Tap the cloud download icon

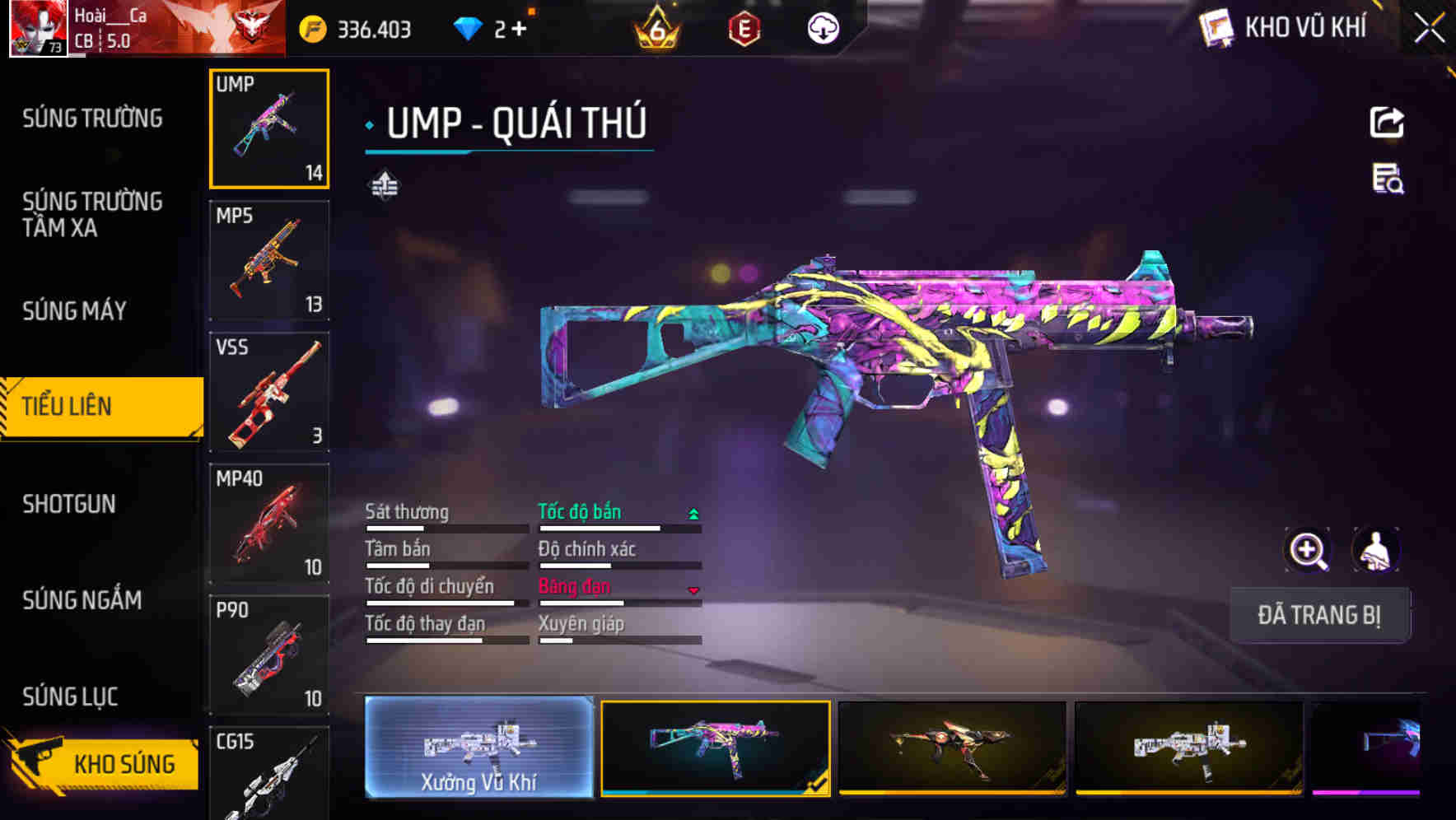(x=823, y=29)
